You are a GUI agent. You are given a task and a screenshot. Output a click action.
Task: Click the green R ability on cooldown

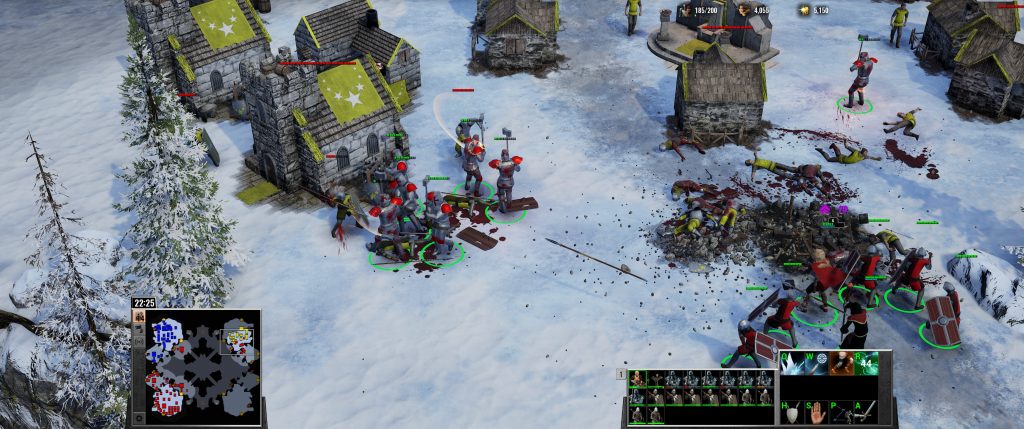(865, 363)
